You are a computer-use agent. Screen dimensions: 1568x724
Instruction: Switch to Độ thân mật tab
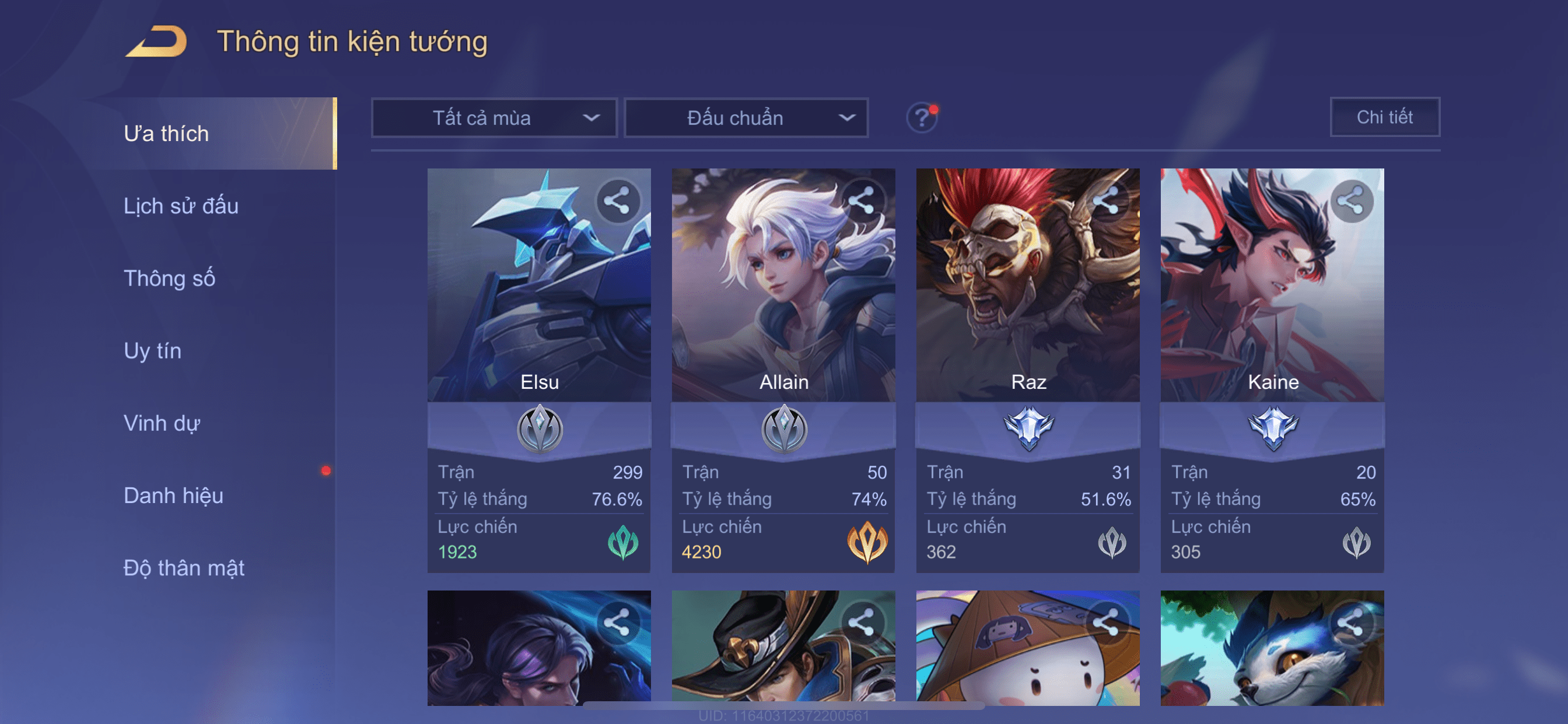(184, 568)
